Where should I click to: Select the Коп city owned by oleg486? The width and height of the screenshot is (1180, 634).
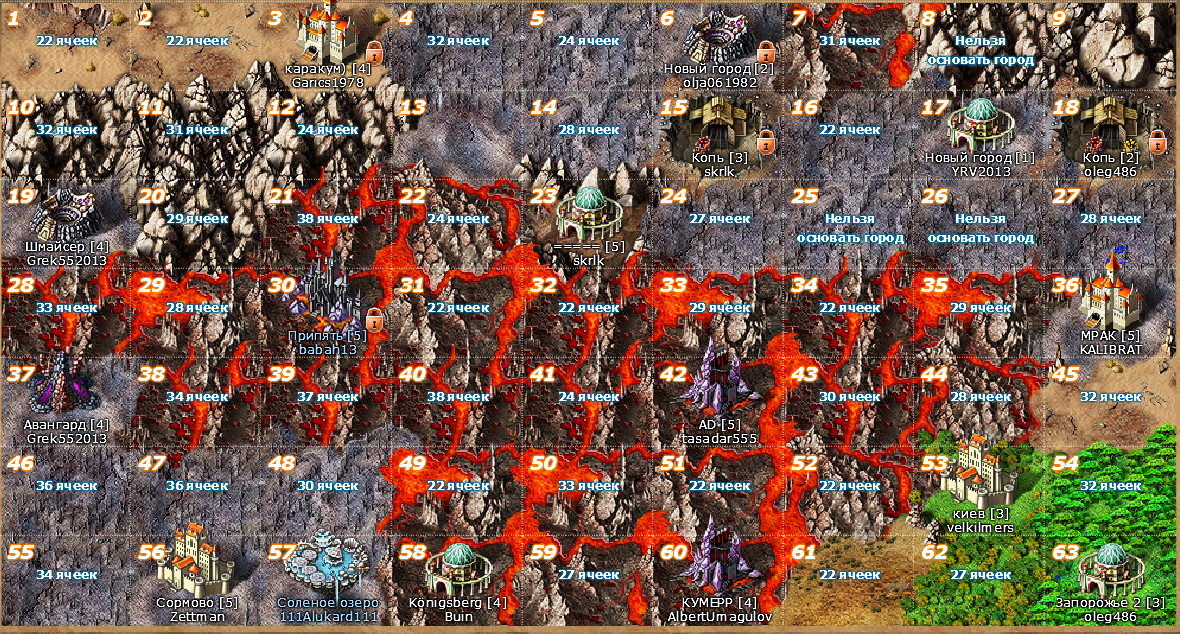pyautogui.click(x=1111, y=125)
